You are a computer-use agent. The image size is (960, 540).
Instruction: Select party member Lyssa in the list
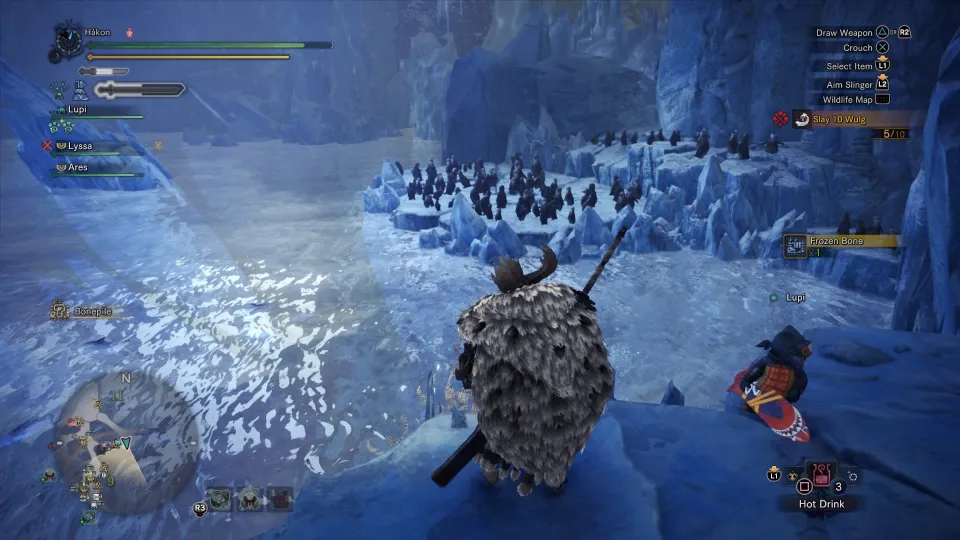pyautogui.click(x=80, y=146)
